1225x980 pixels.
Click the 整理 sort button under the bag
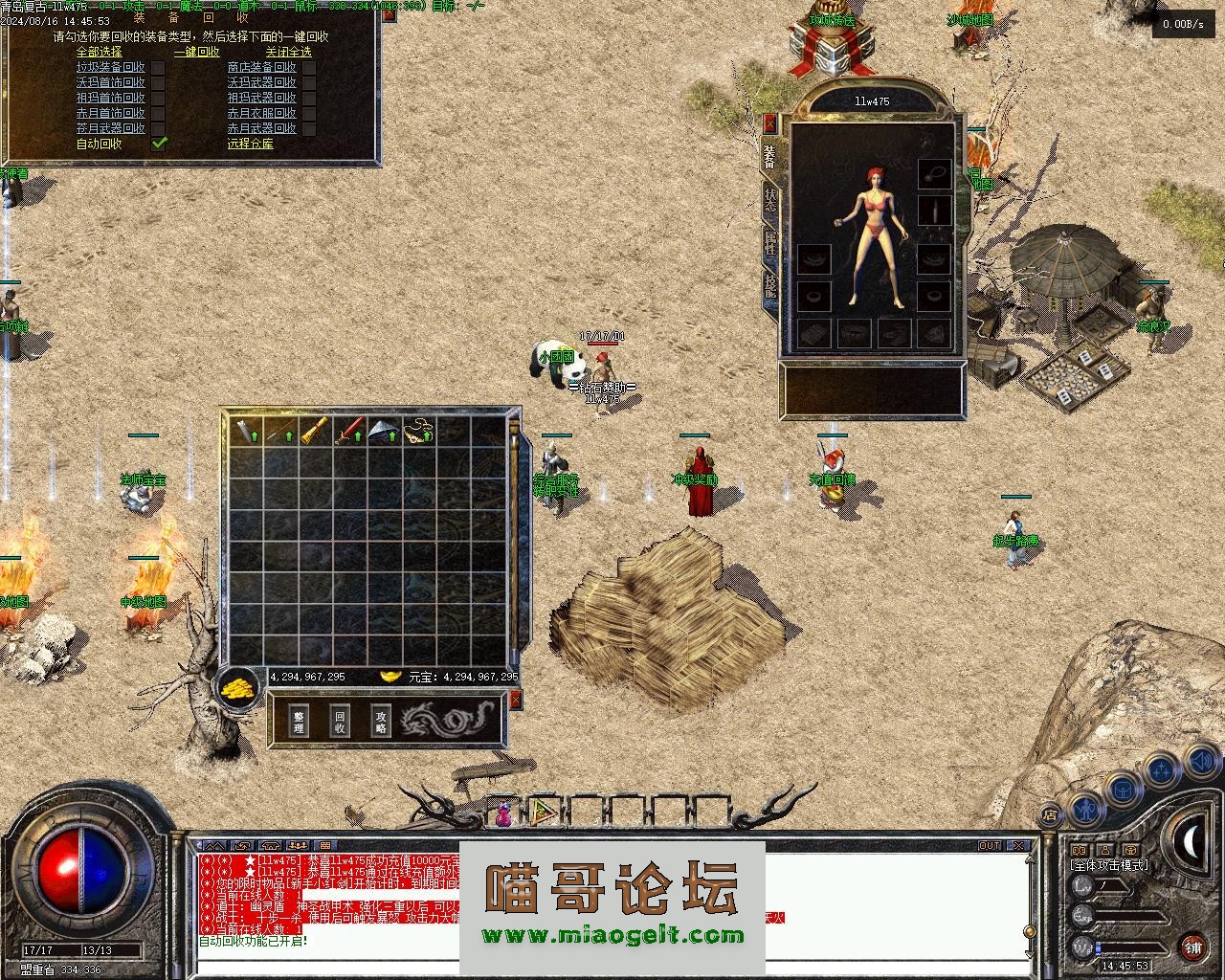tap(299, 722)
